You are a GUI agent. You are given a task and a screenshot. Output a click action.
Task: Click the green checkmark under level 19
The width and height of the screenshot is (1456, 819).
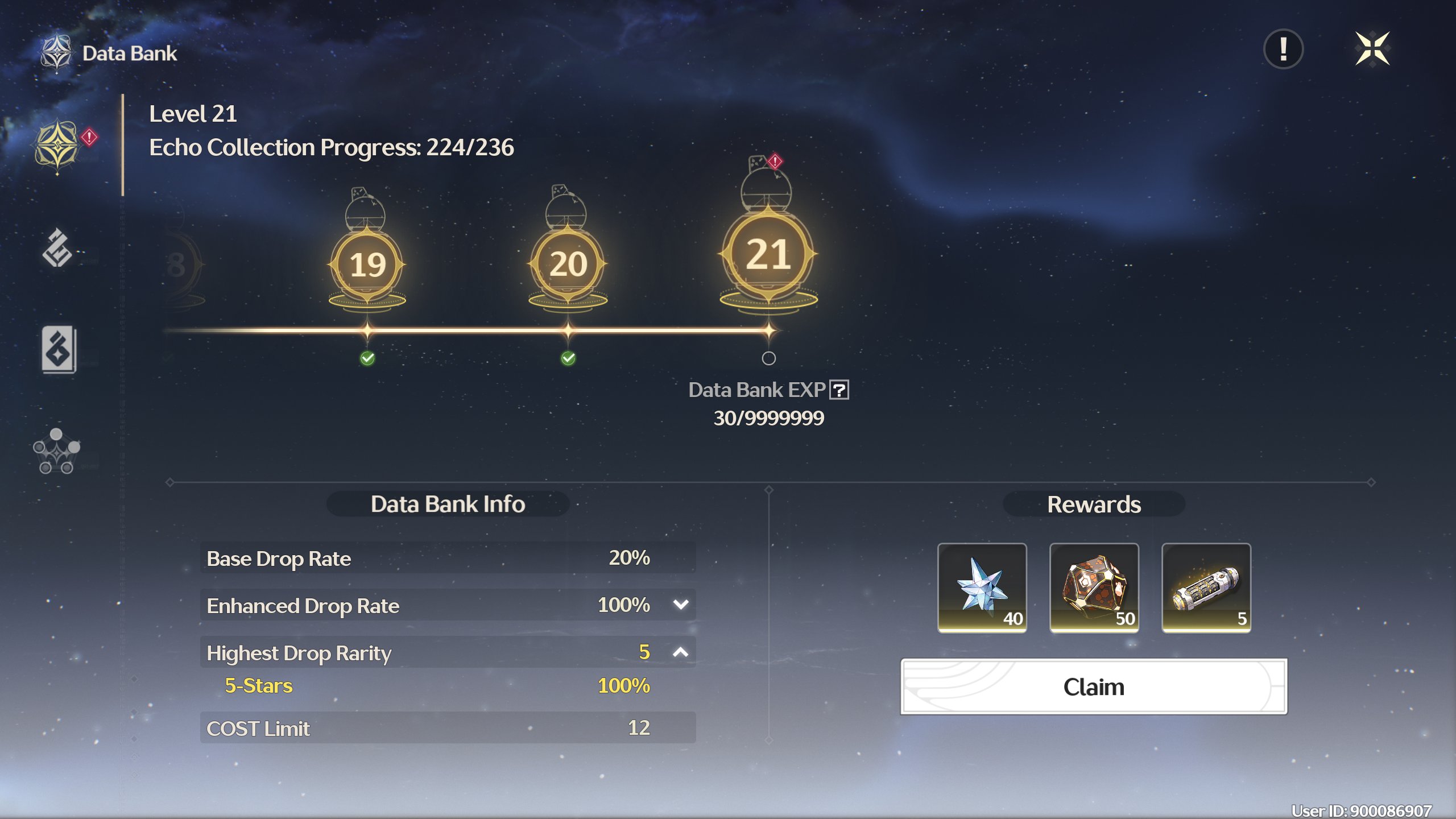click(369, 358)
